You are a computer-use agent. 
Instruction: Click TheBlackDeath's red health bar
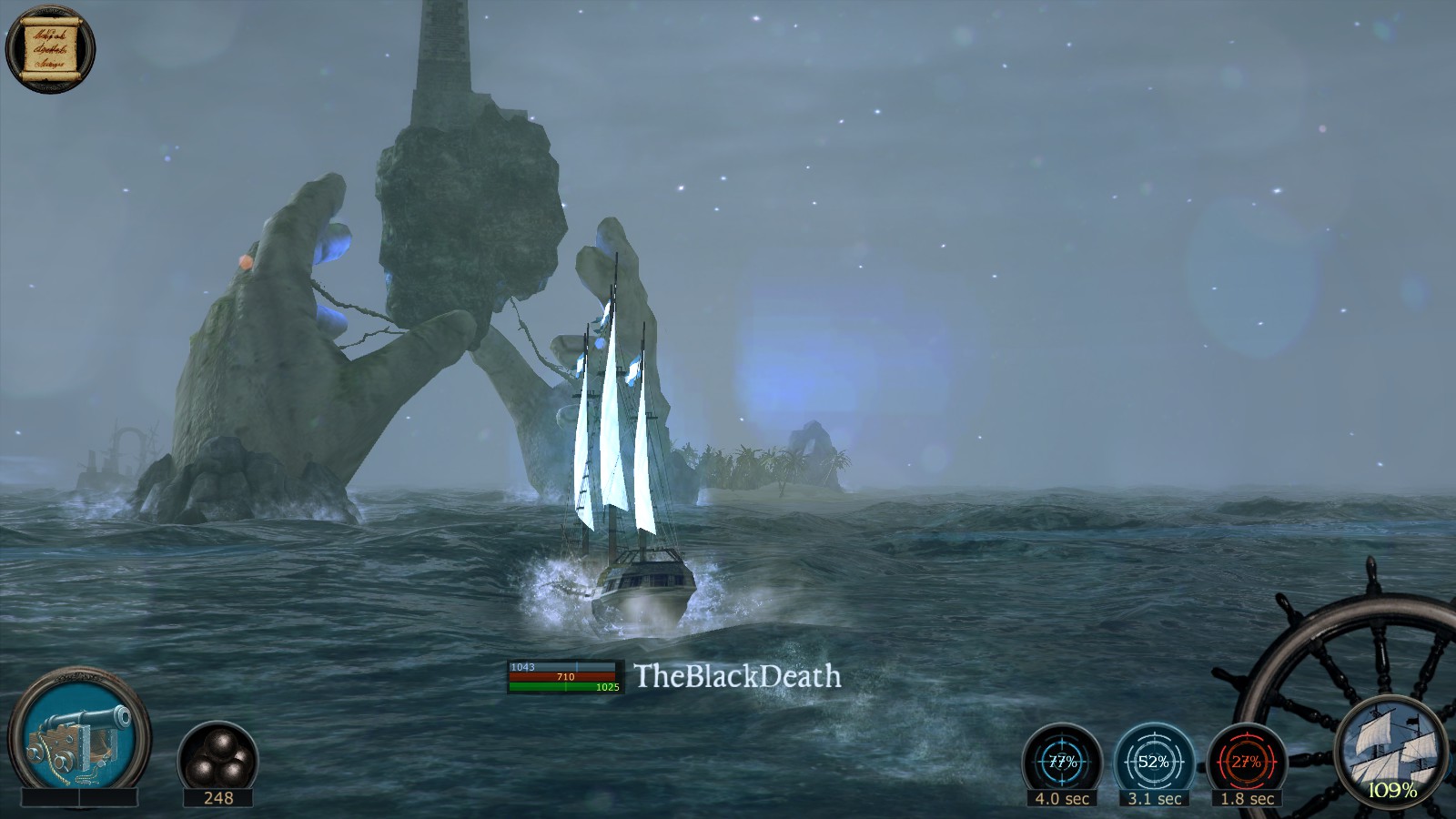point(564,677)
